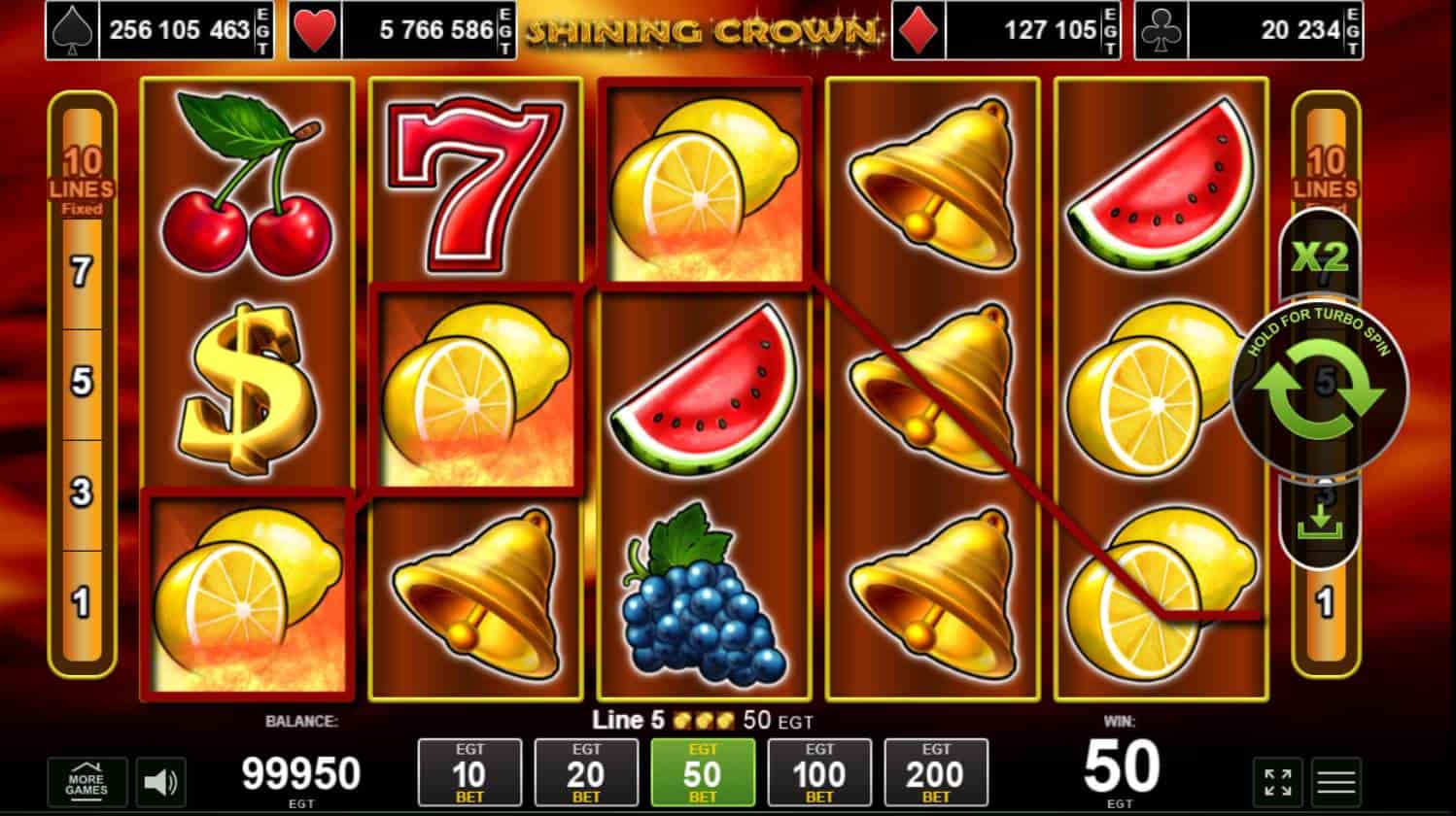The width and height of the screenshot is (1456, 816).
Task: Select the EGT 50 bet stake
Action: [703, 772]
